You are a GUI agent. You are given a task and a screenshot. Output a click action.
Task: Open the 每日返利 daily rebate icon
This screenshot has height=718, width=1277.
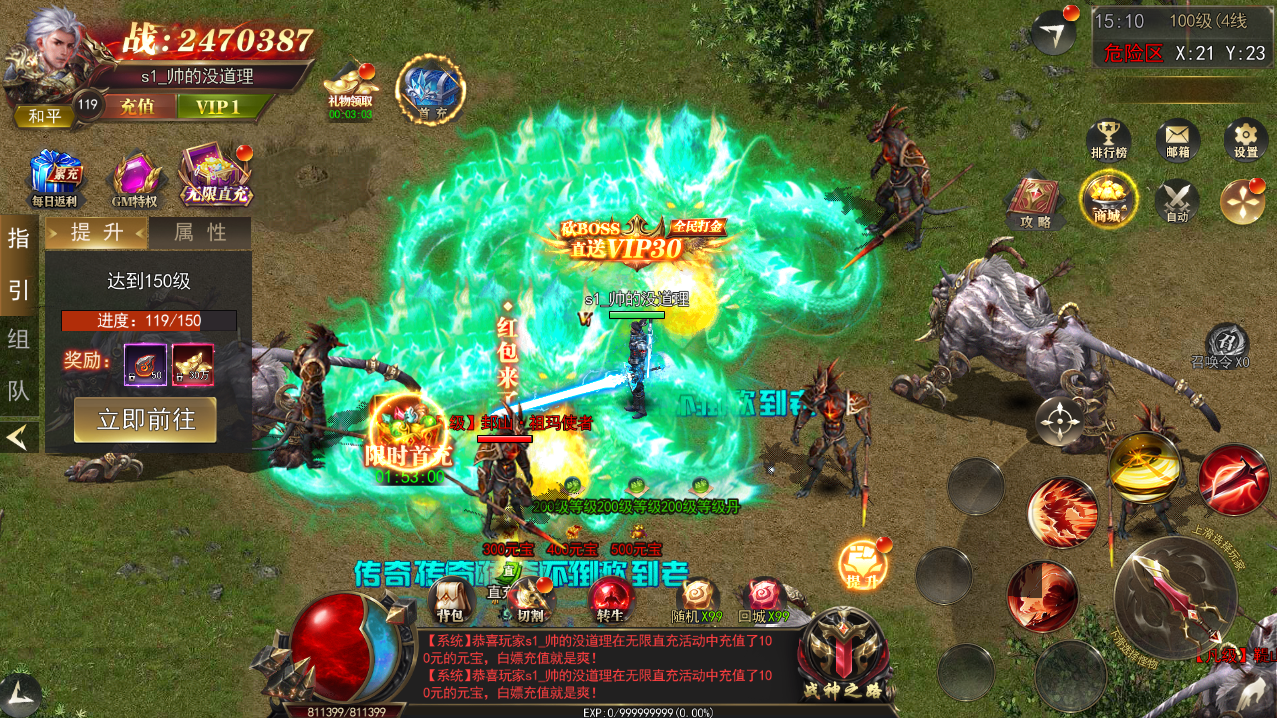[54, 177]
